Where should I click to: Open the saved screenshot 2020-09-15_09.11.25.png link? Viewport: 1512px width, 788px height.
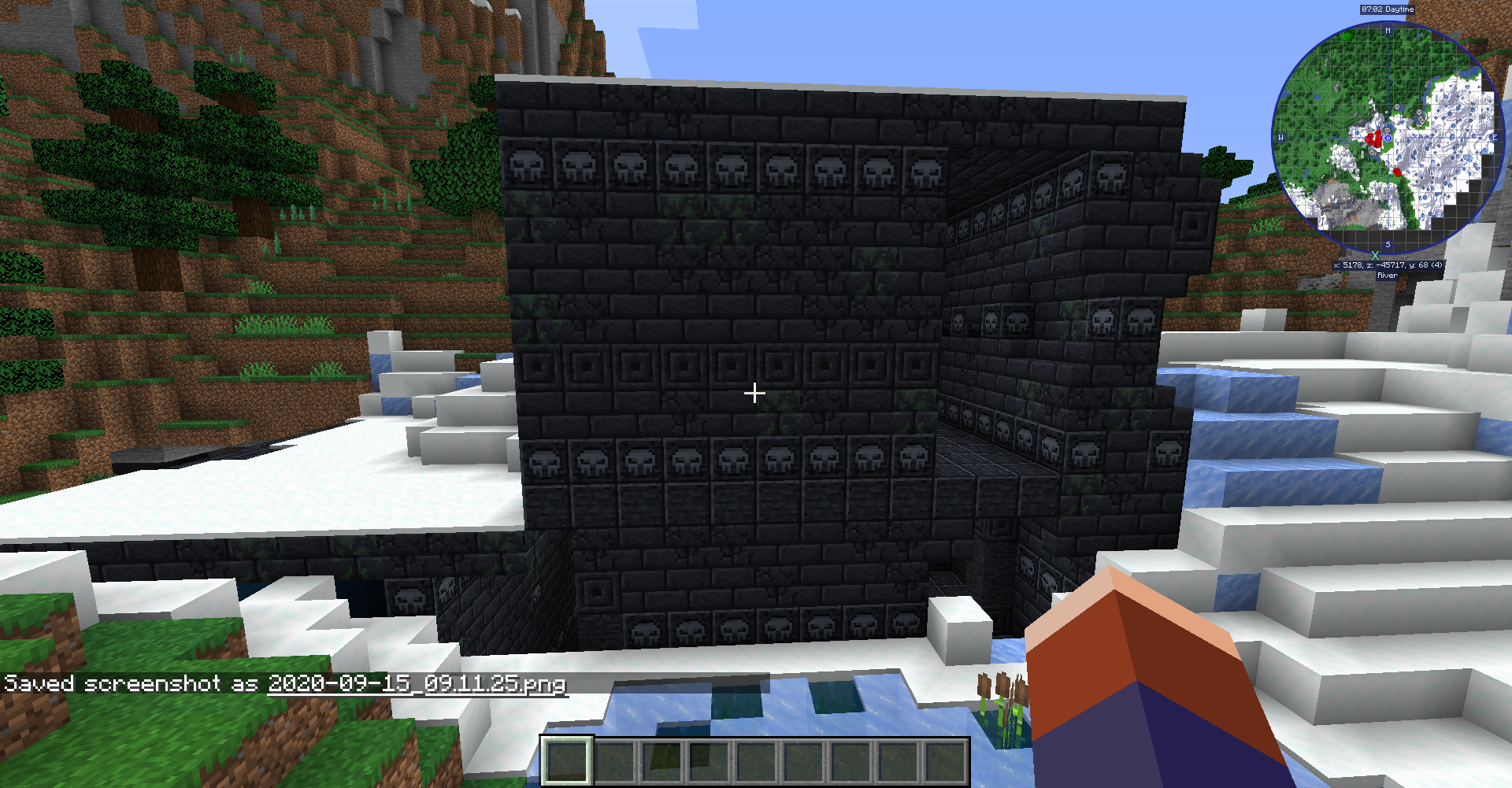pos(417,686)
